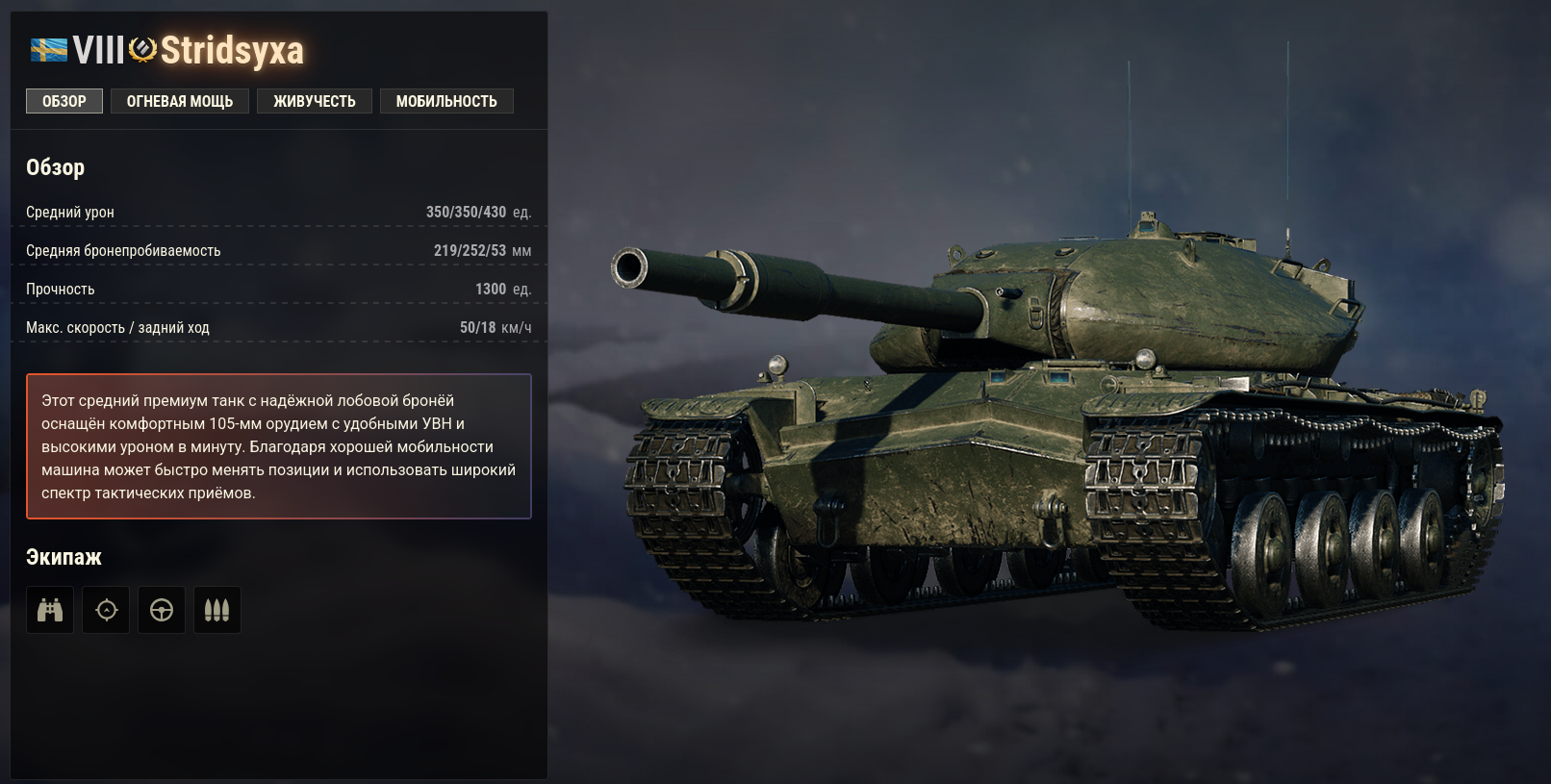The width and height of the screenshot is (1551, 784).
Task: Select the ЖИВУЧЕСТЬ tab
Action: pyautogui.click(x=315, y=100)
